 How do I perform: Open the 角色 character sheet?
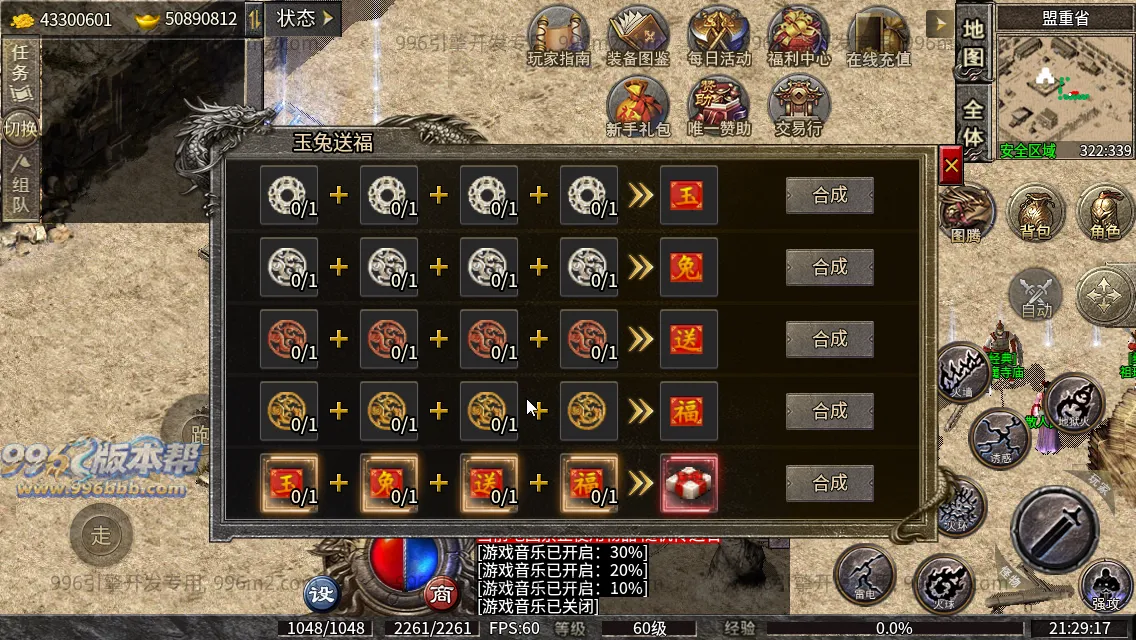(1105, 212)
